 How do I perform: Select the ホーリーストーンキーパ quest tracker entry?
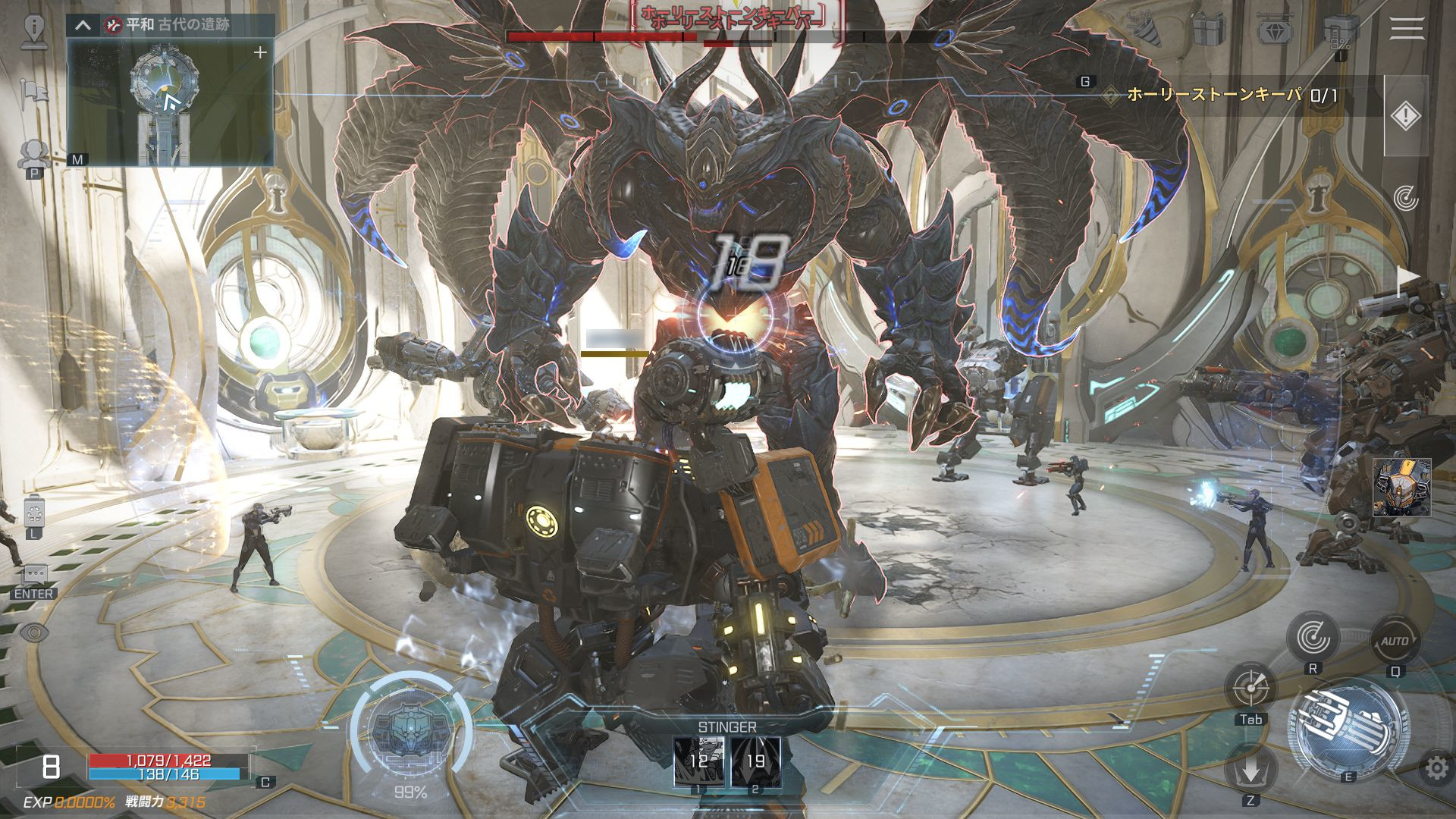point(1221,95)
